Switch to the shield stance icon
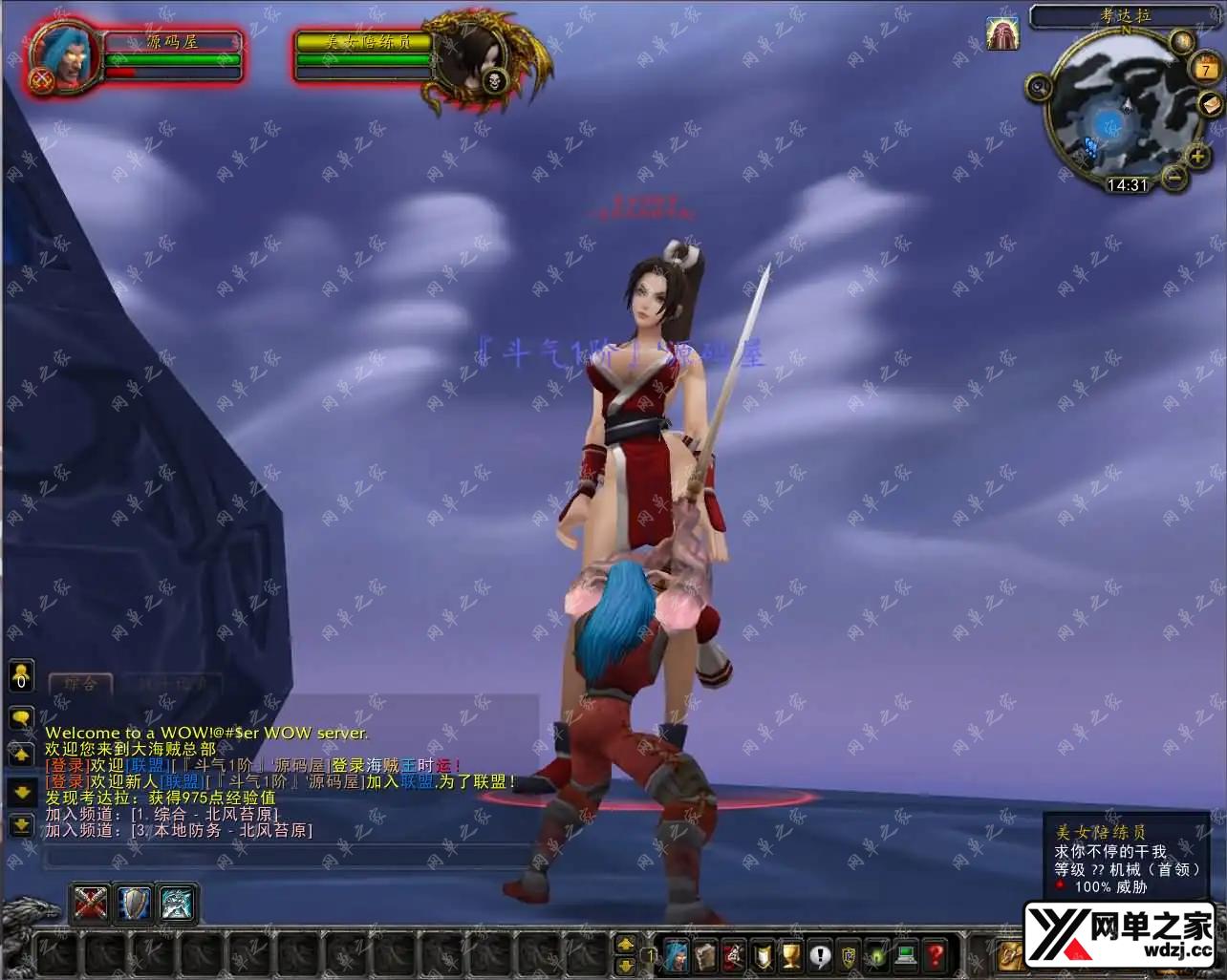Image resolution: width=1227 pixels, height=980 pixels. pyautogui.click(x=134, y=903)
